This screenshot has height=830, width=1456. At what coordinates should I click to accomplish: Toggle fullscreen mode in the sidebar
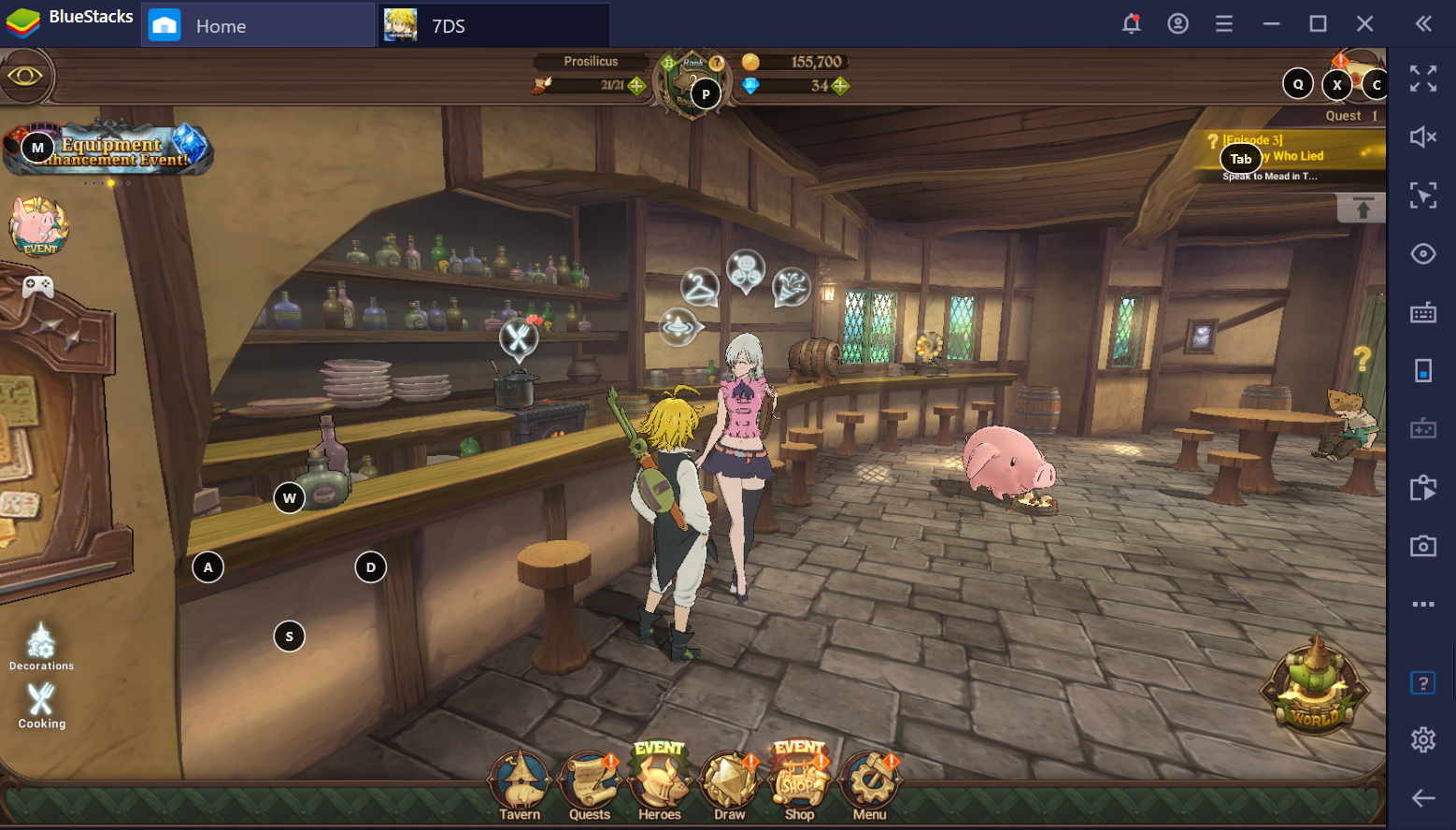pos(1423,79)
